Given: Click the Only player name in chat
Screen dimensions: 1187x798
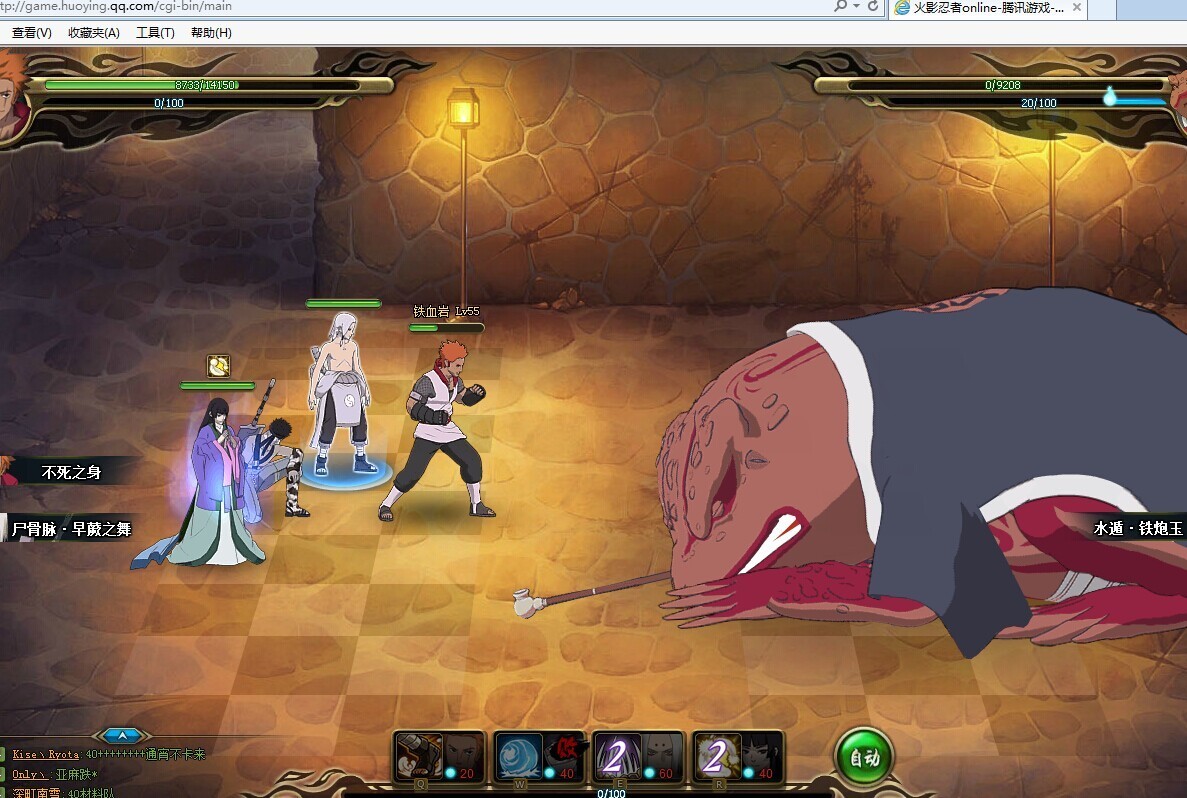Looking at the screenshot, I should click(x=27, y=775).
